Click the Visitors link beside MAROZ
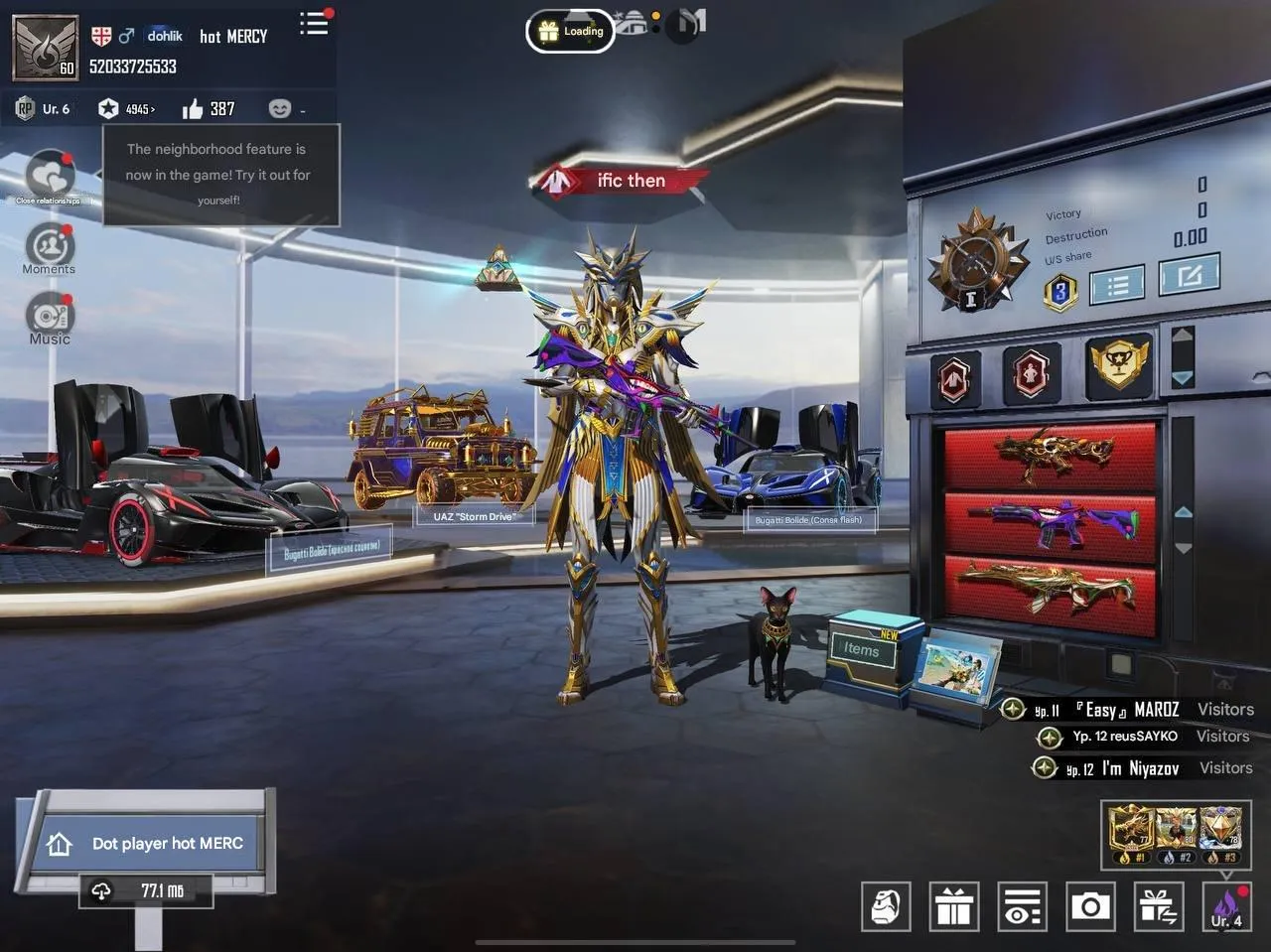1271x952 pixels. (1225, 709)
